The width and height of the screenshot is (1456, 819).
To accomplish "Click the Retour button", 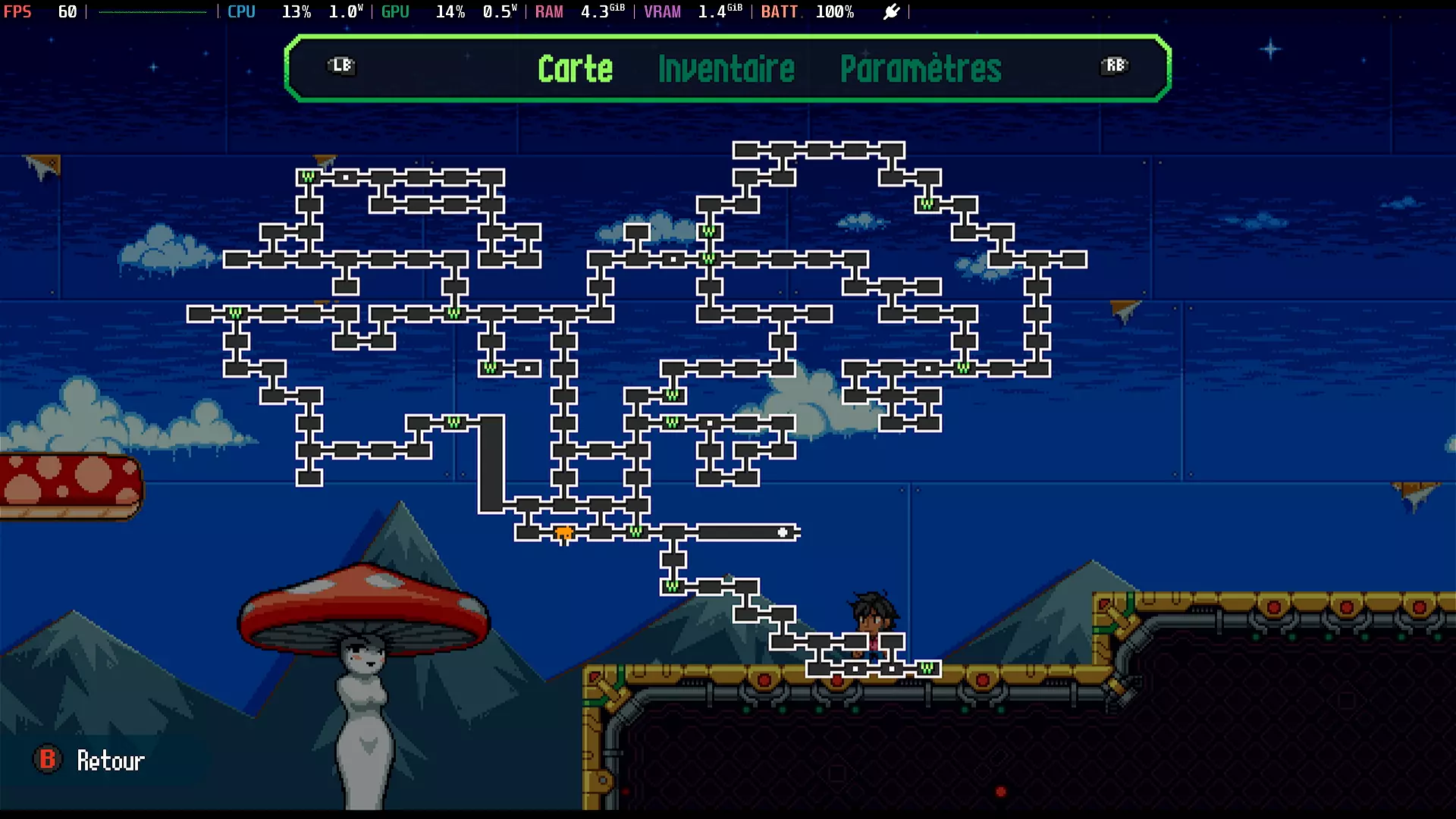I will tap(110, 761).
